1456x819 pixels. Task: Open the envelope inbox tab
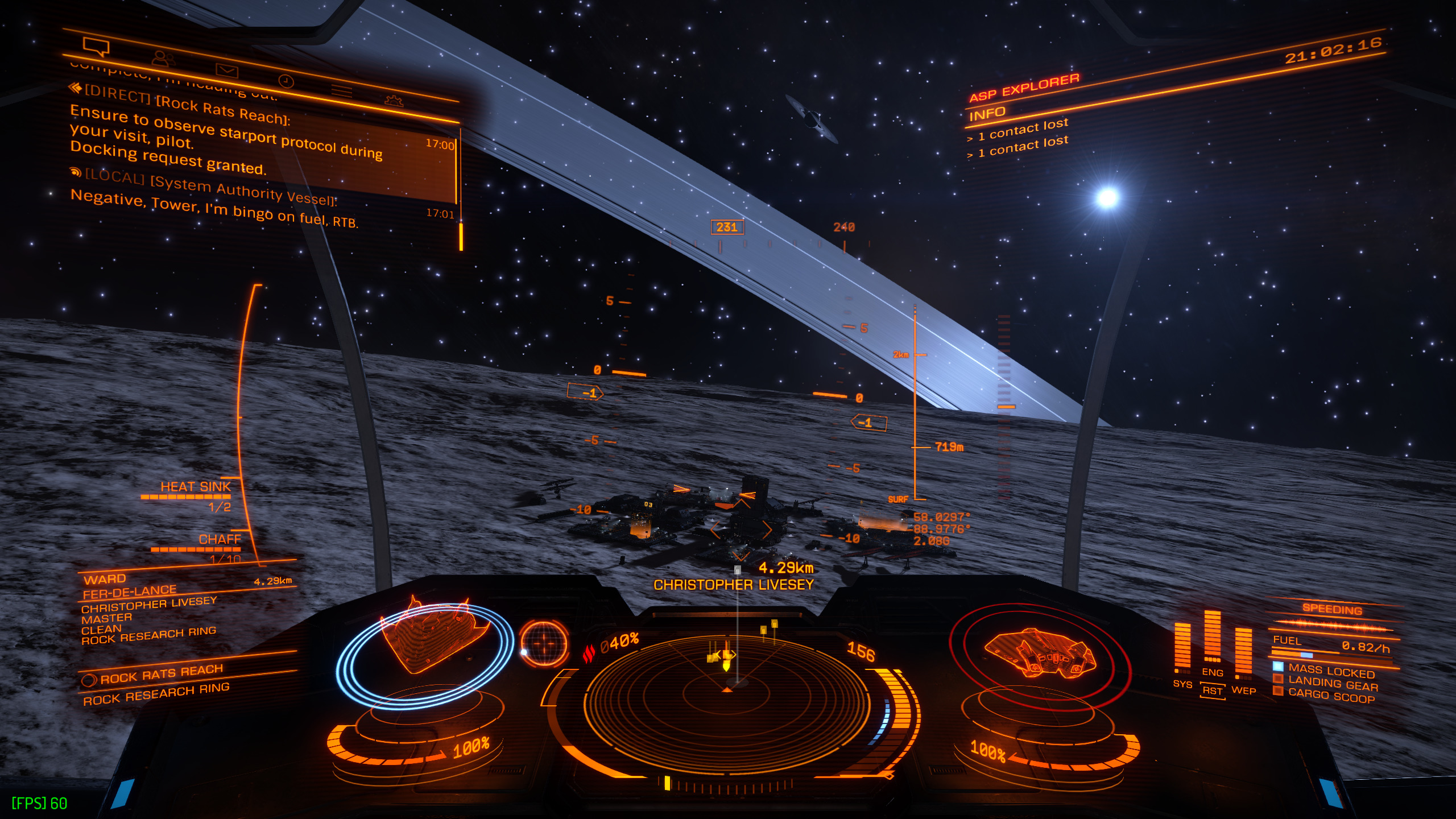pos(226,71)
